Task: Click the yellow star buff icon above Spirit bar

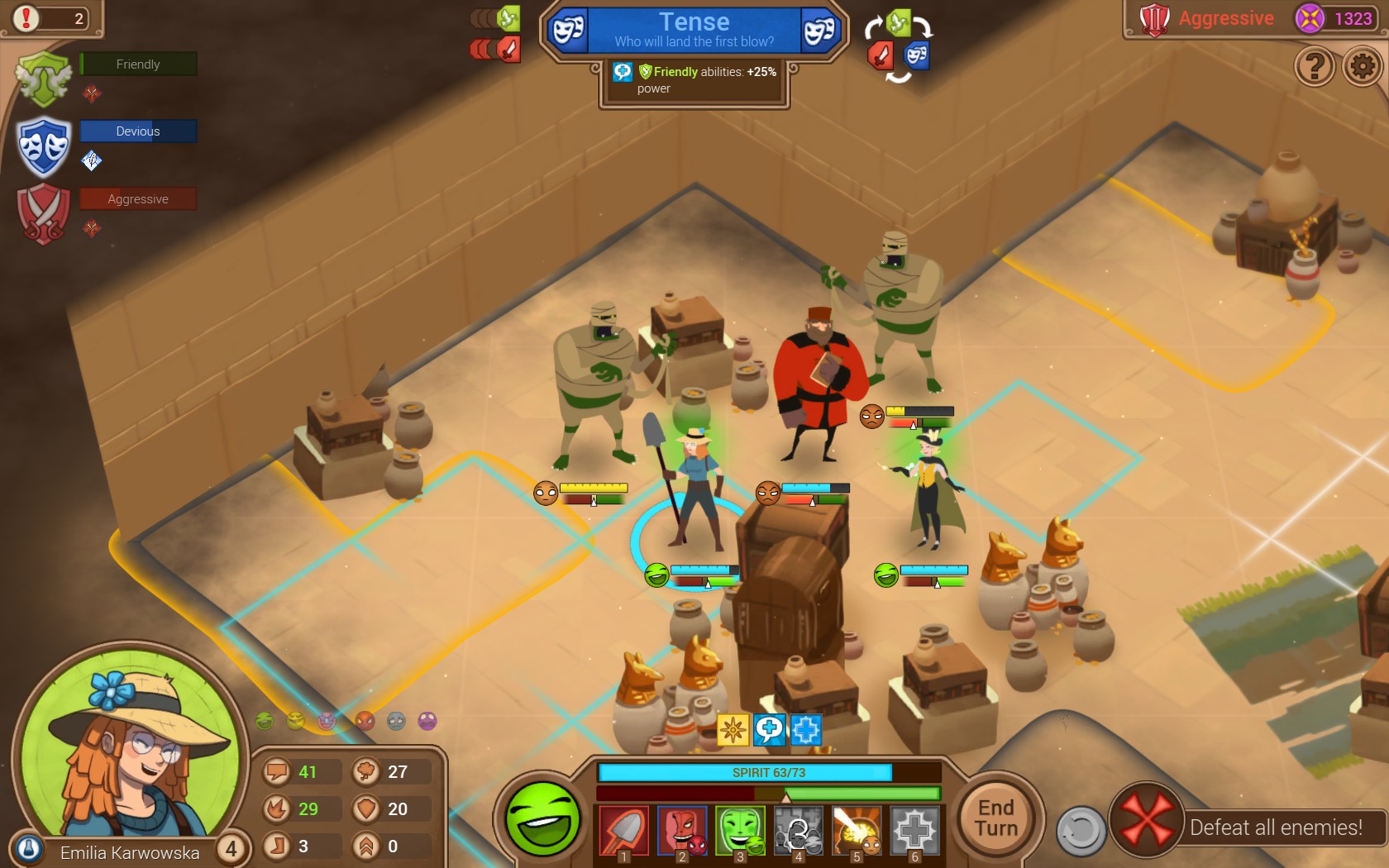Action: point(731,728)
